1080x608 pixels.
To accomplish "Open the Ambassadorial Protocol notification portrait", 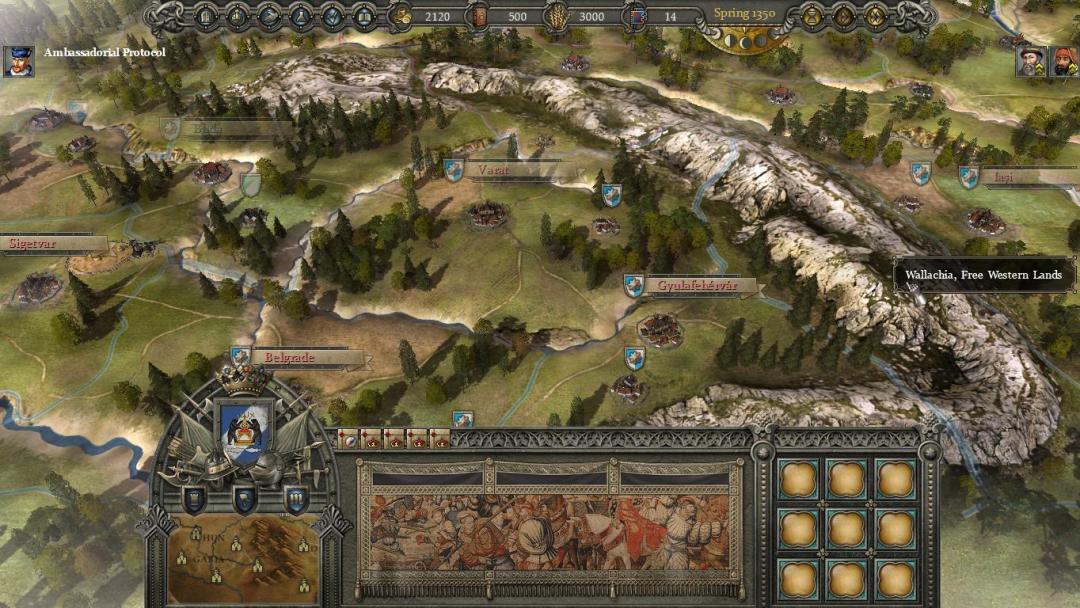I will coord(17,61).
